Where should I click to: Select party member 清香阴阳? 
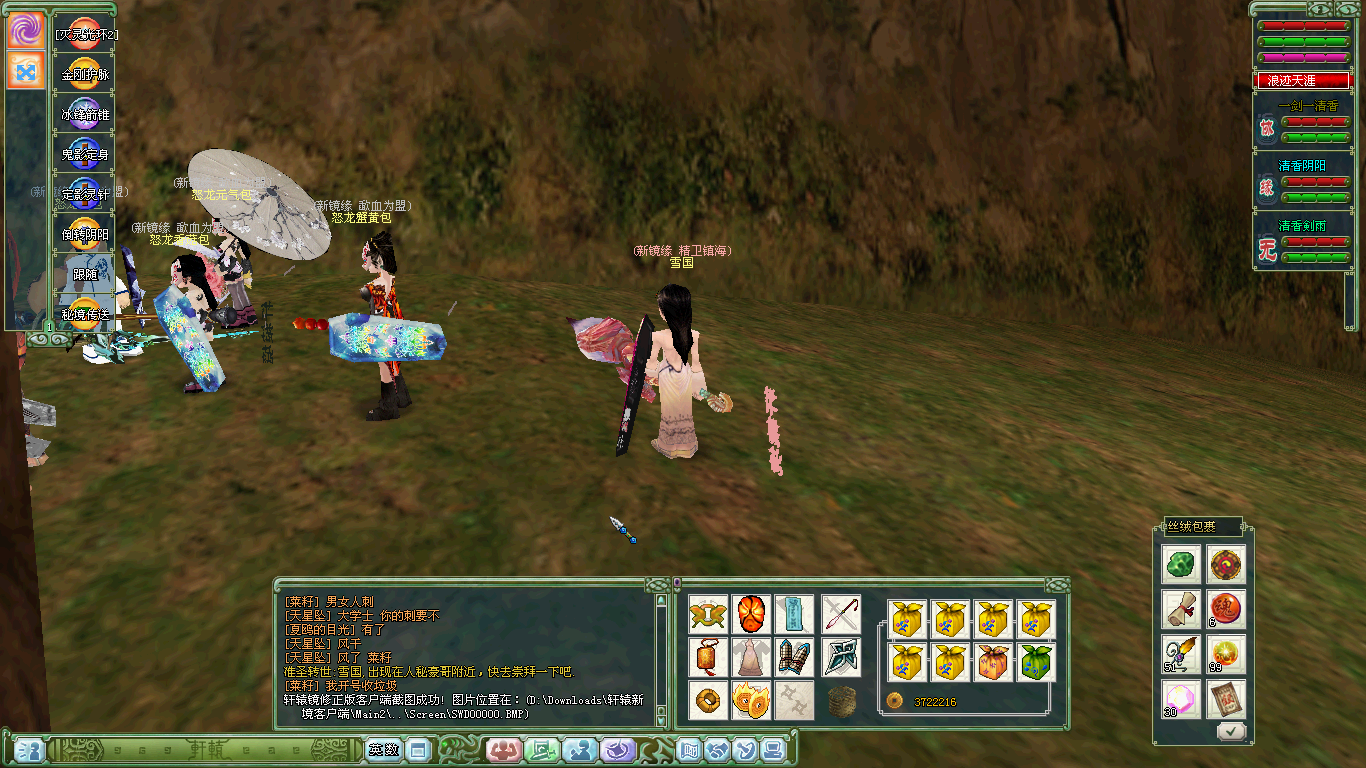1302,166
